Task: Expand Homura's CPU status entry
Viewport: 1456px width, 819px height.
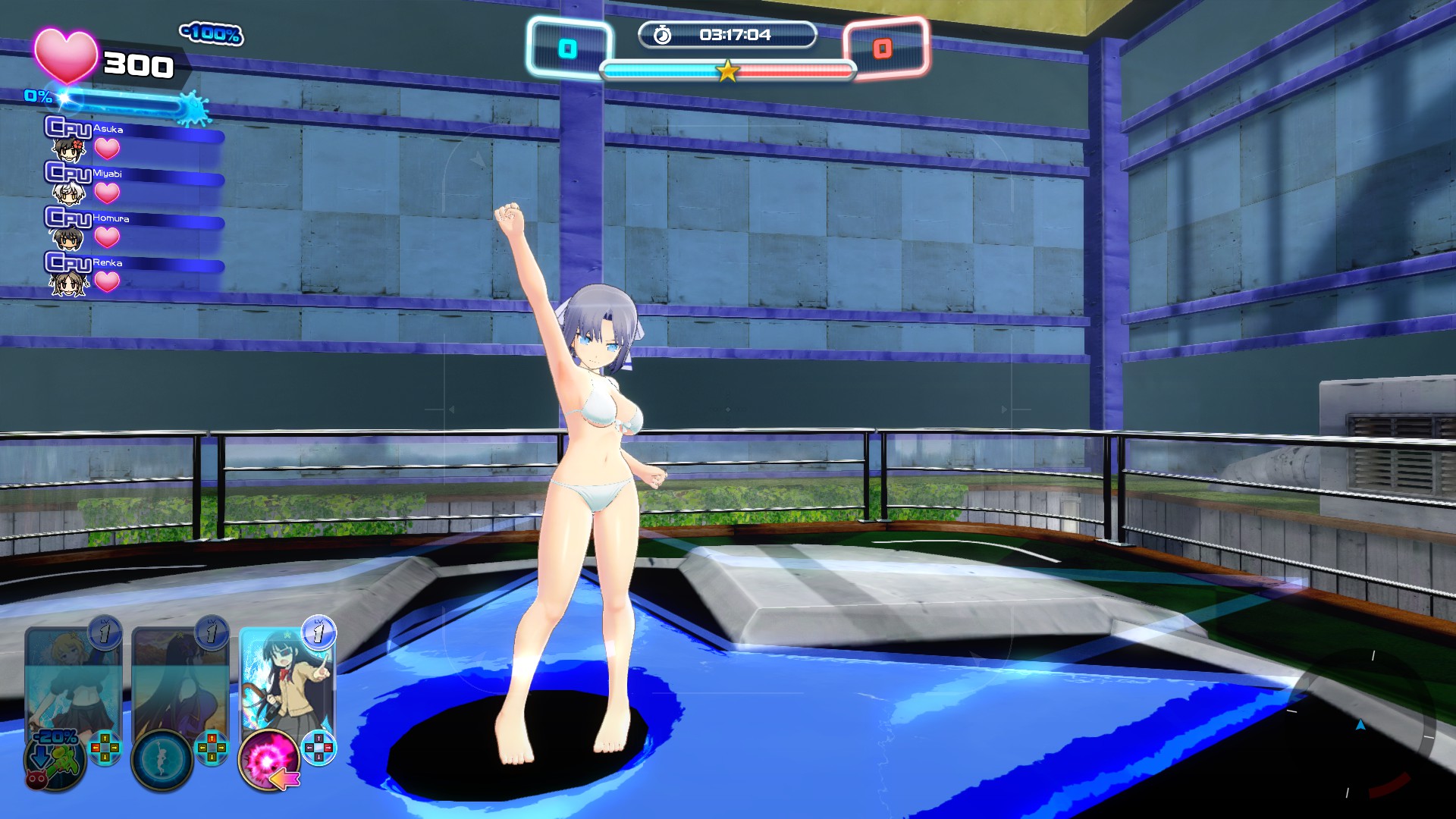Action: pos(112,218)
